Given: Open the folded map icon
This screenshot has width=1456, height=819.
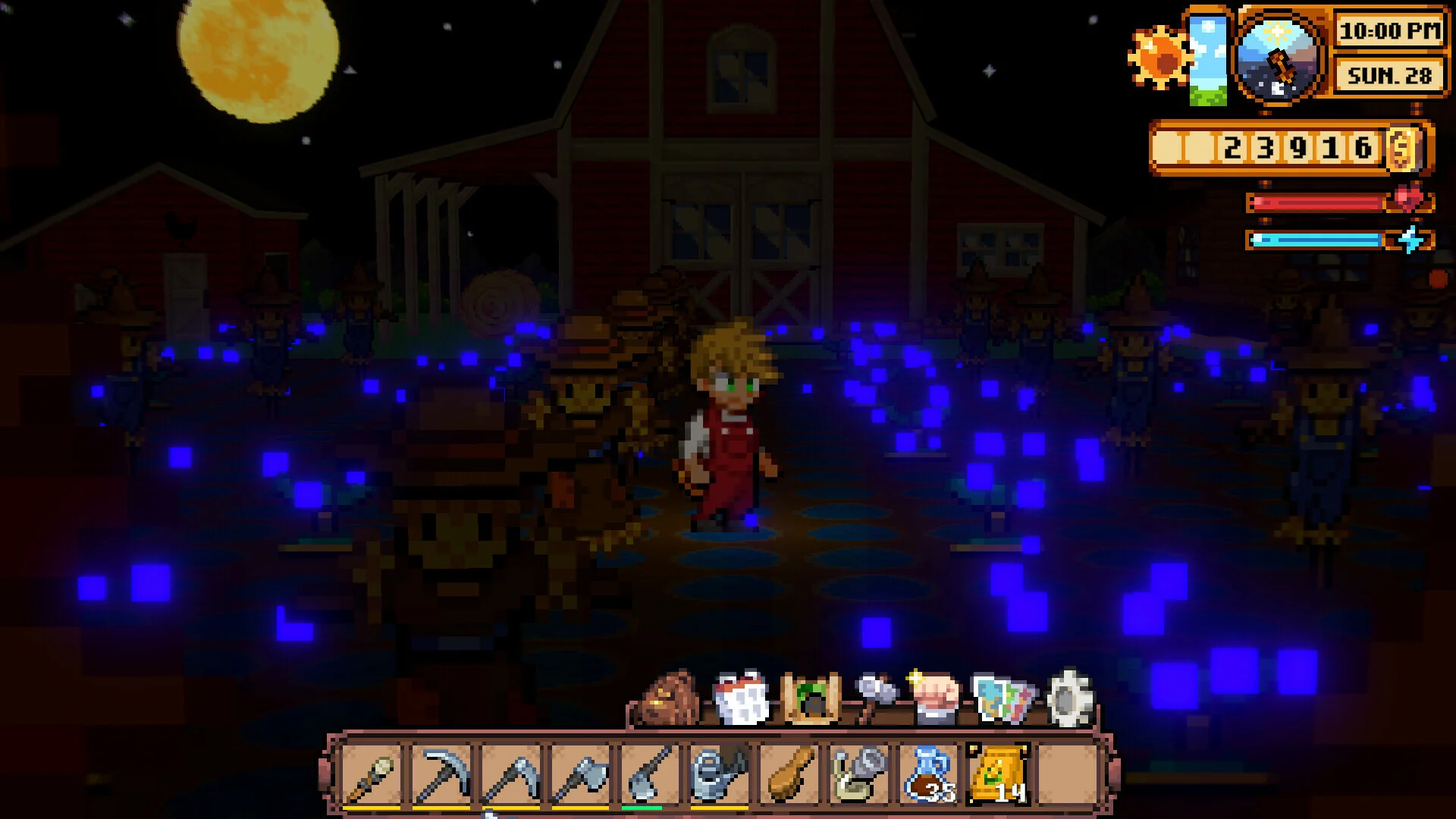Looking at the screenshot, I should pos(1003,698).
